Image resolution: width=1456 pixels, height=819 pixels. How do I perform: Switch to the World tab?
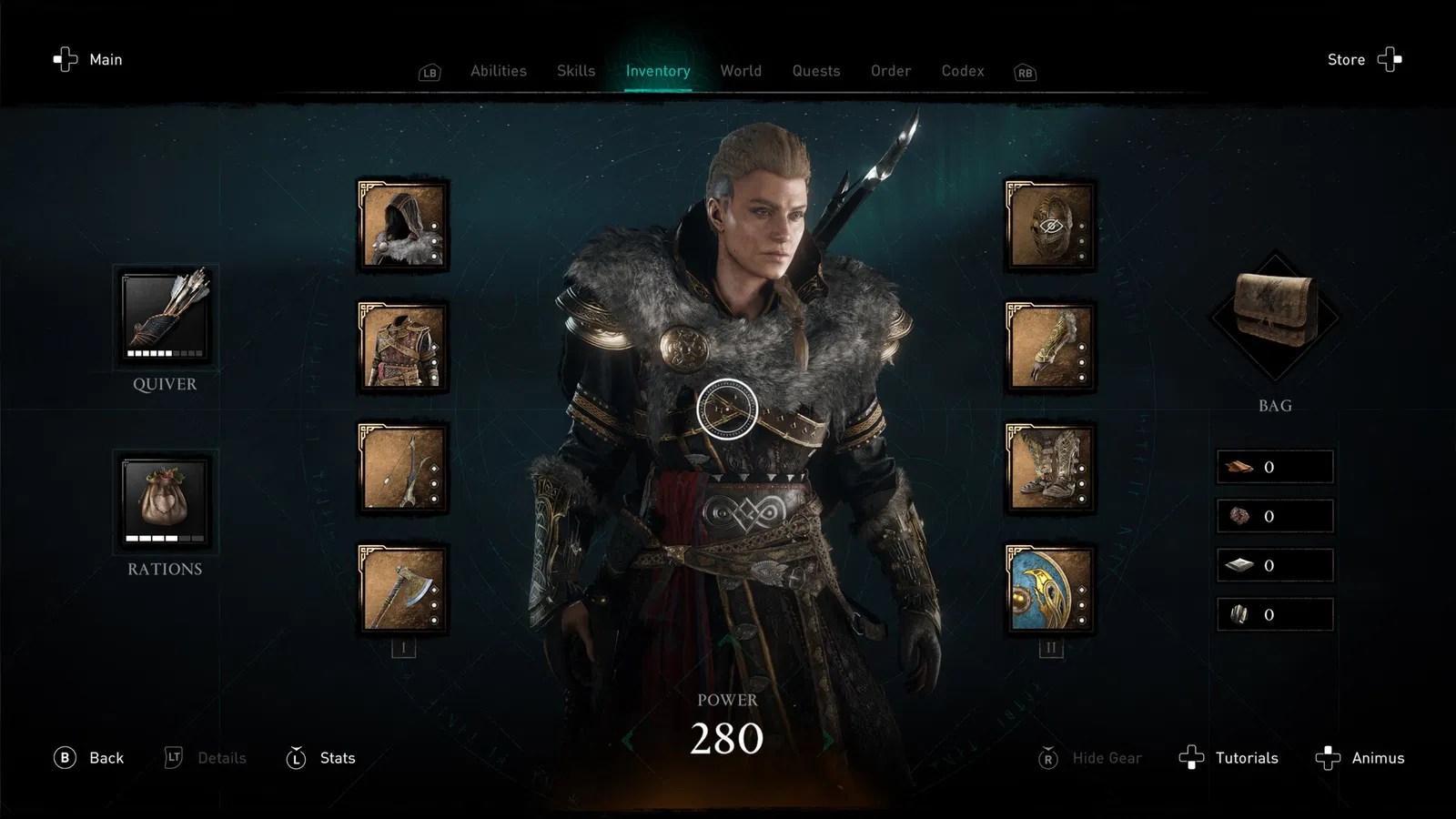[x=741, y=71]
